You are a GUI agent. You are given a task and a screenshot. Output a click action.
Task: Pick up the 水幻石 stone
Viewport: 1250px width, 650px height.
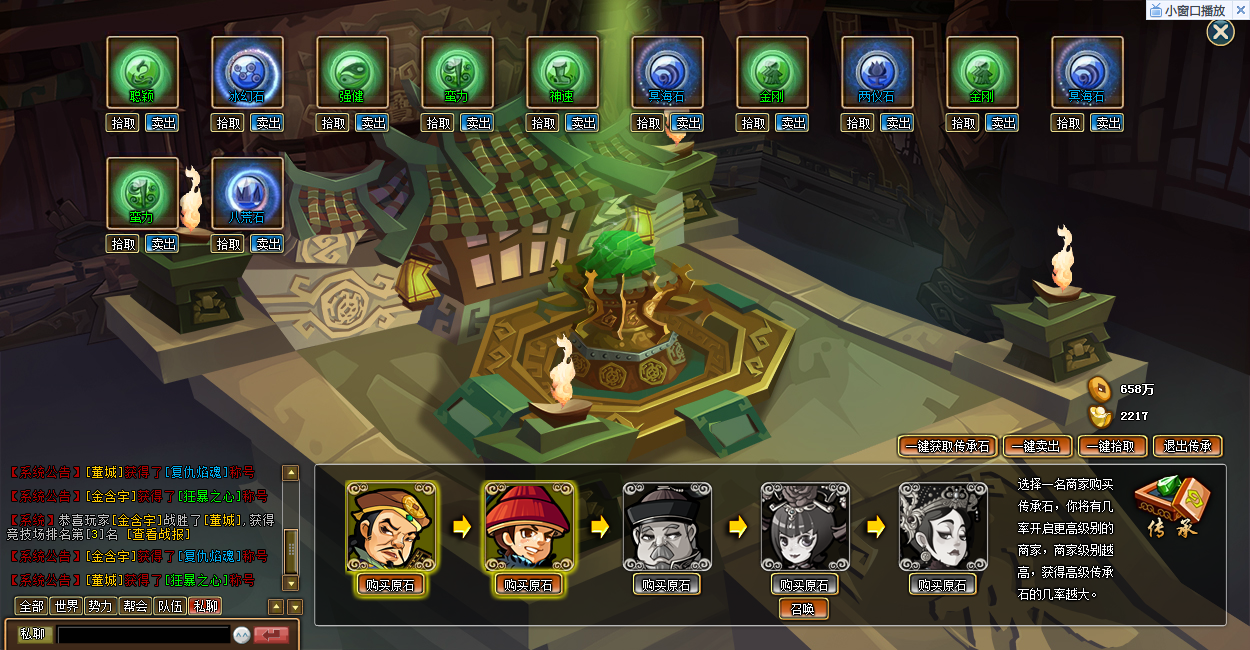(228, 123)
